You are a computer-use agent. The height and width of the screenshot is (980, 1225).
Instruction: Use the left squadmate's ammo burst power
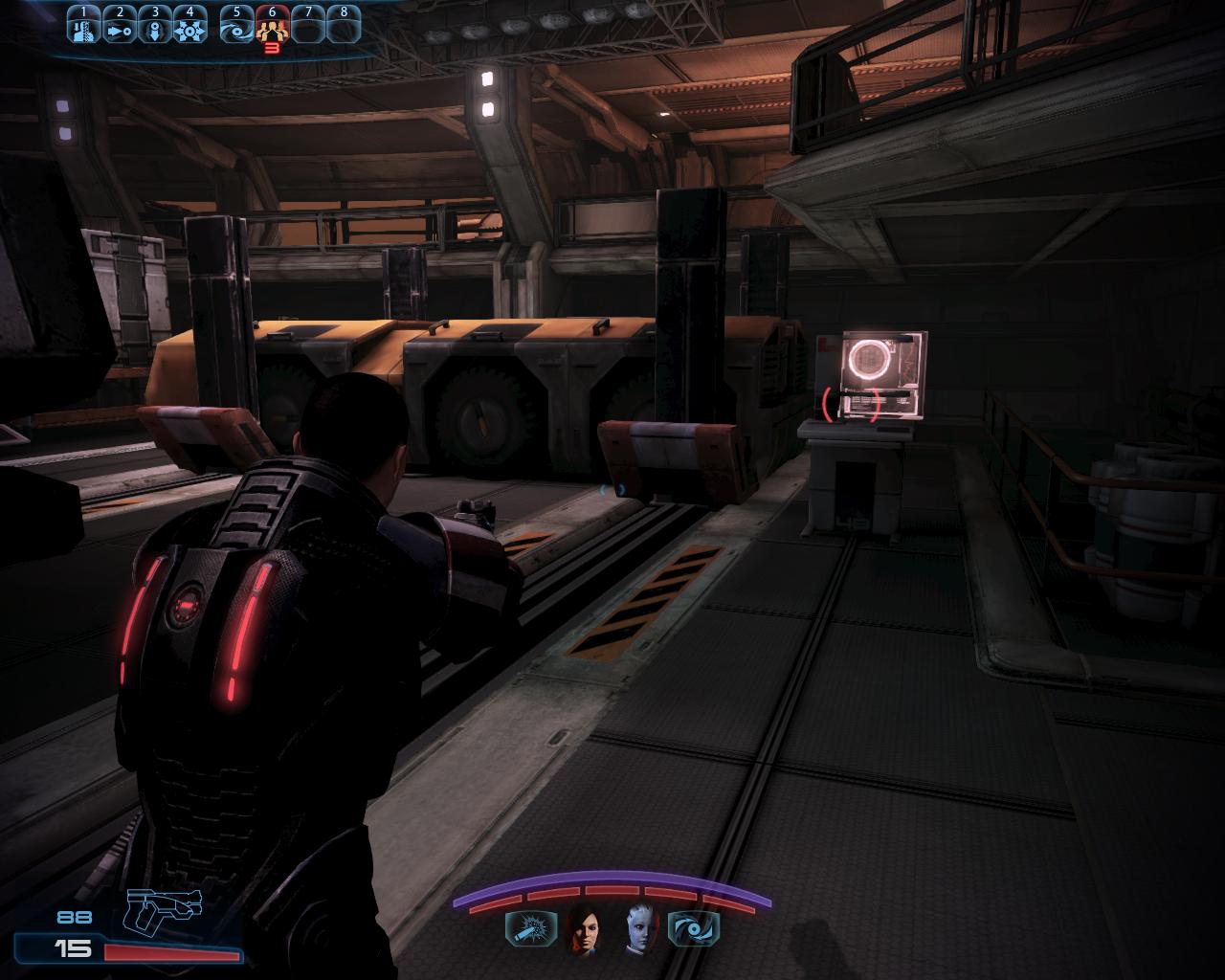[525, 928]
